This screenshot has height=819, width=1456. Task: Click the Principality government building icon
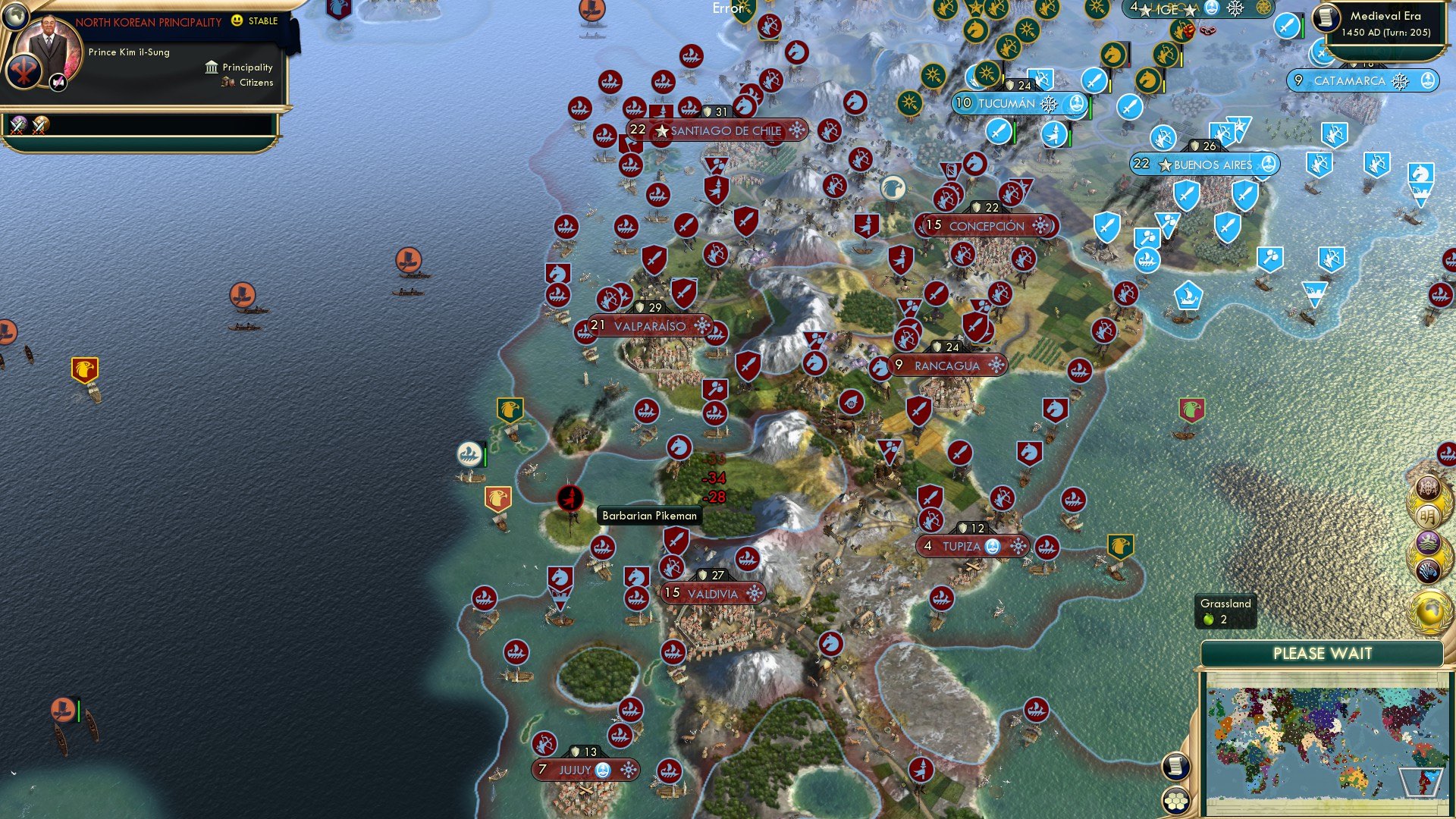point(212,67)
